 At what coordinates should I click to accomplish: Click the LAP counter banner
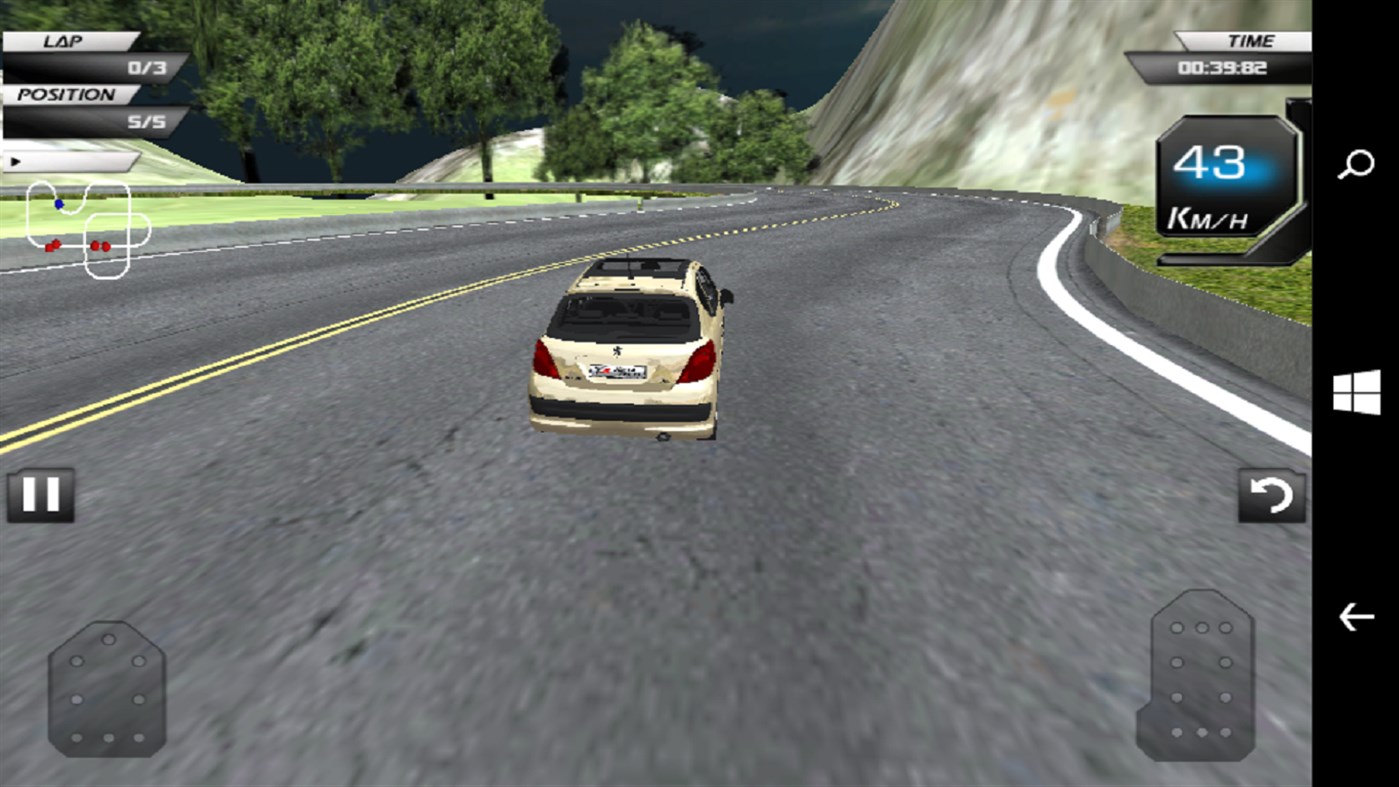[62, 41]
